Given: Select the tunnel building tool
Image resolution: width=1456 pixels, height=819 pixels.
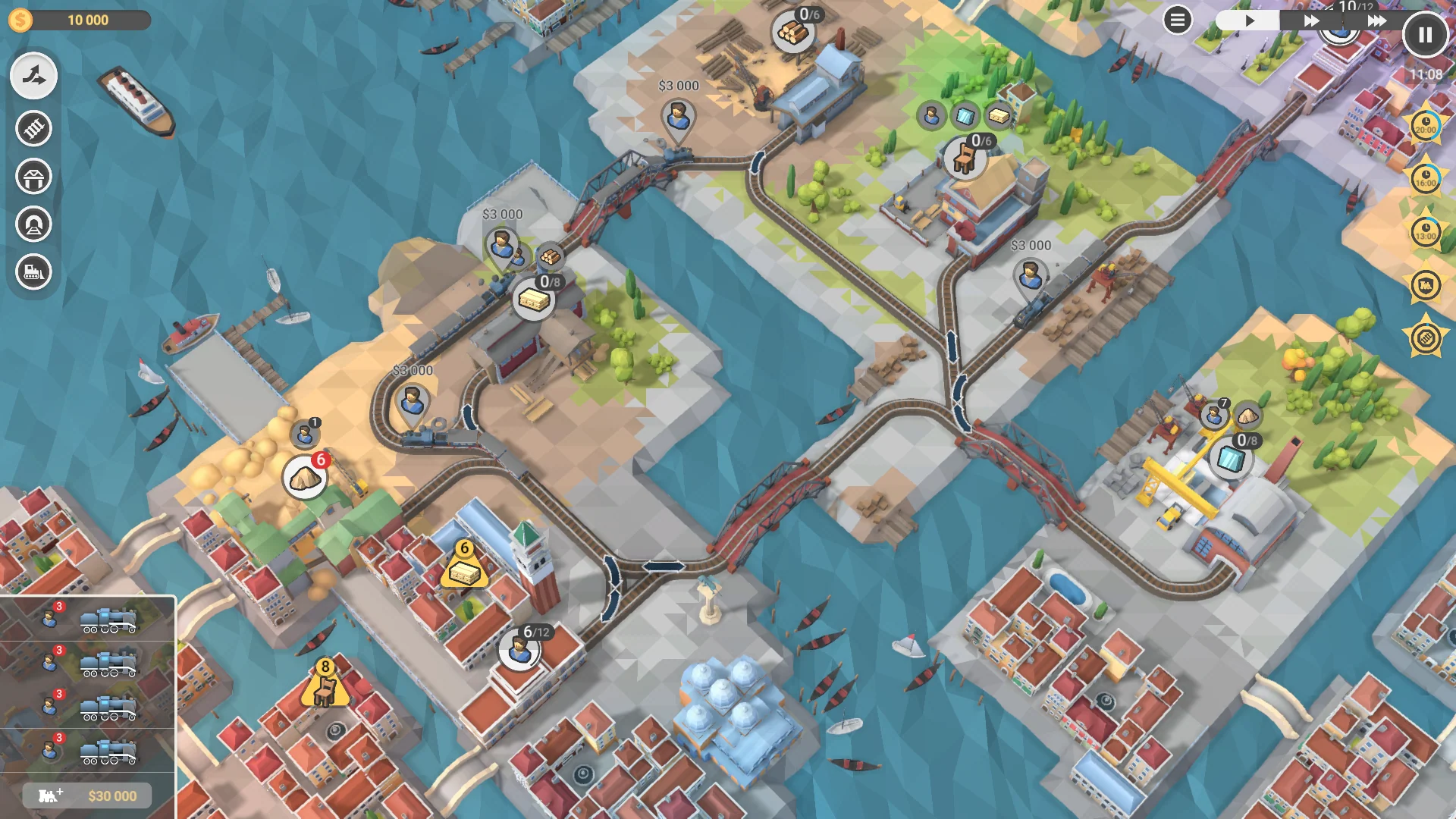Looking at the screenshot, I should [x=34, y=224].
